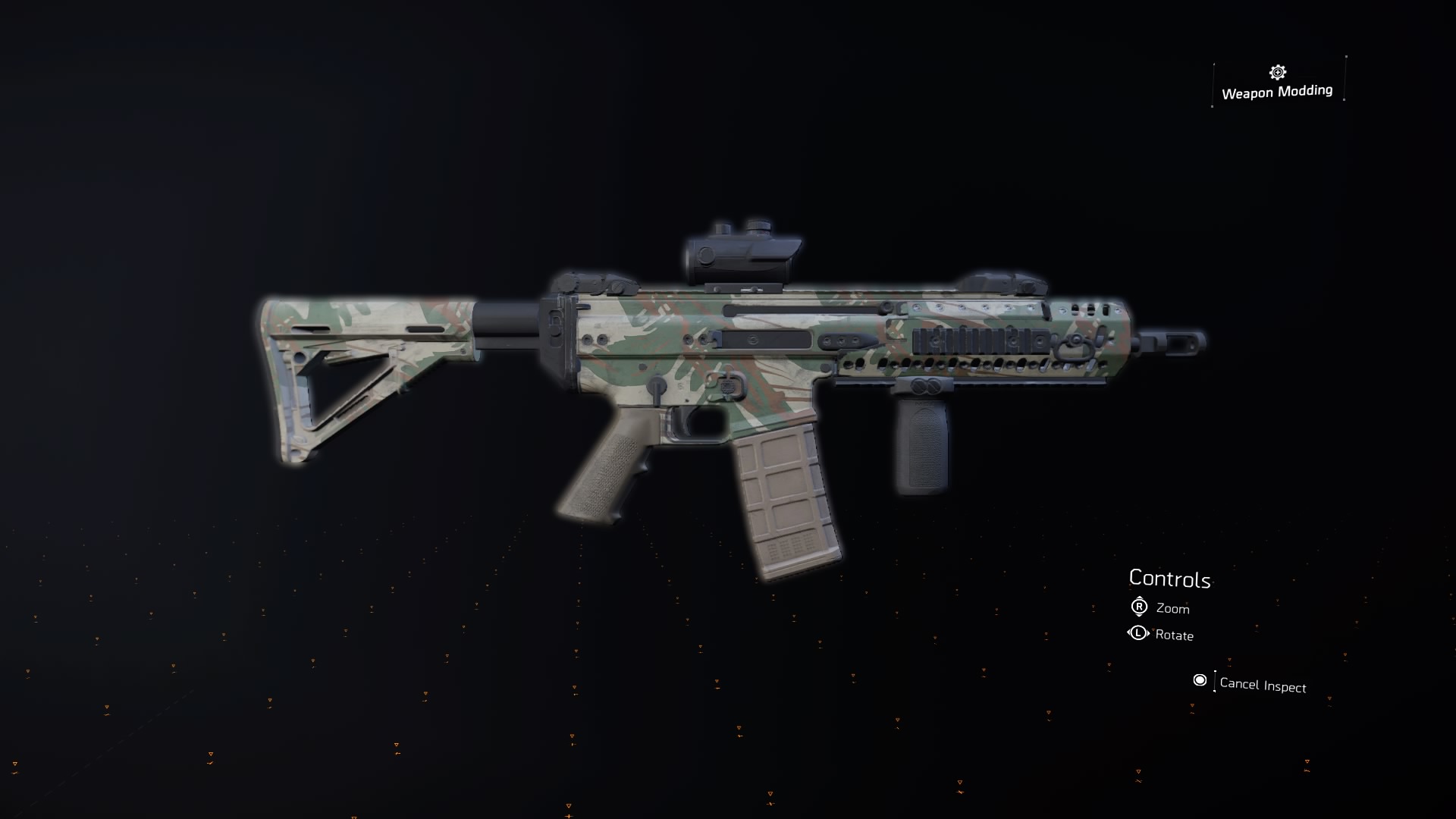
Task: Toggle the inspect Zoom control
Action: click(1137, 608)
